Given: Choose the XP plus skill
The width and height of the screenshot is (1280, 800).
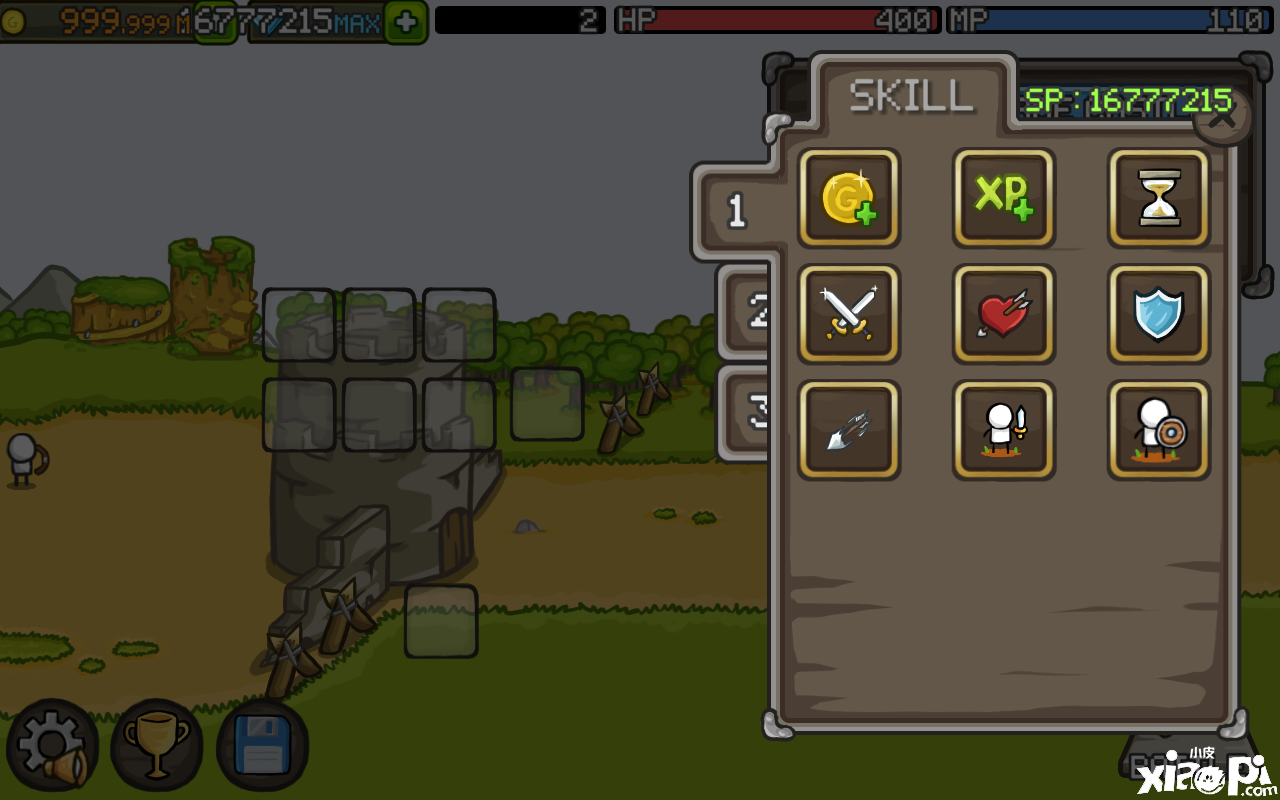Looking at the screenshot, I should (1003, 198).
